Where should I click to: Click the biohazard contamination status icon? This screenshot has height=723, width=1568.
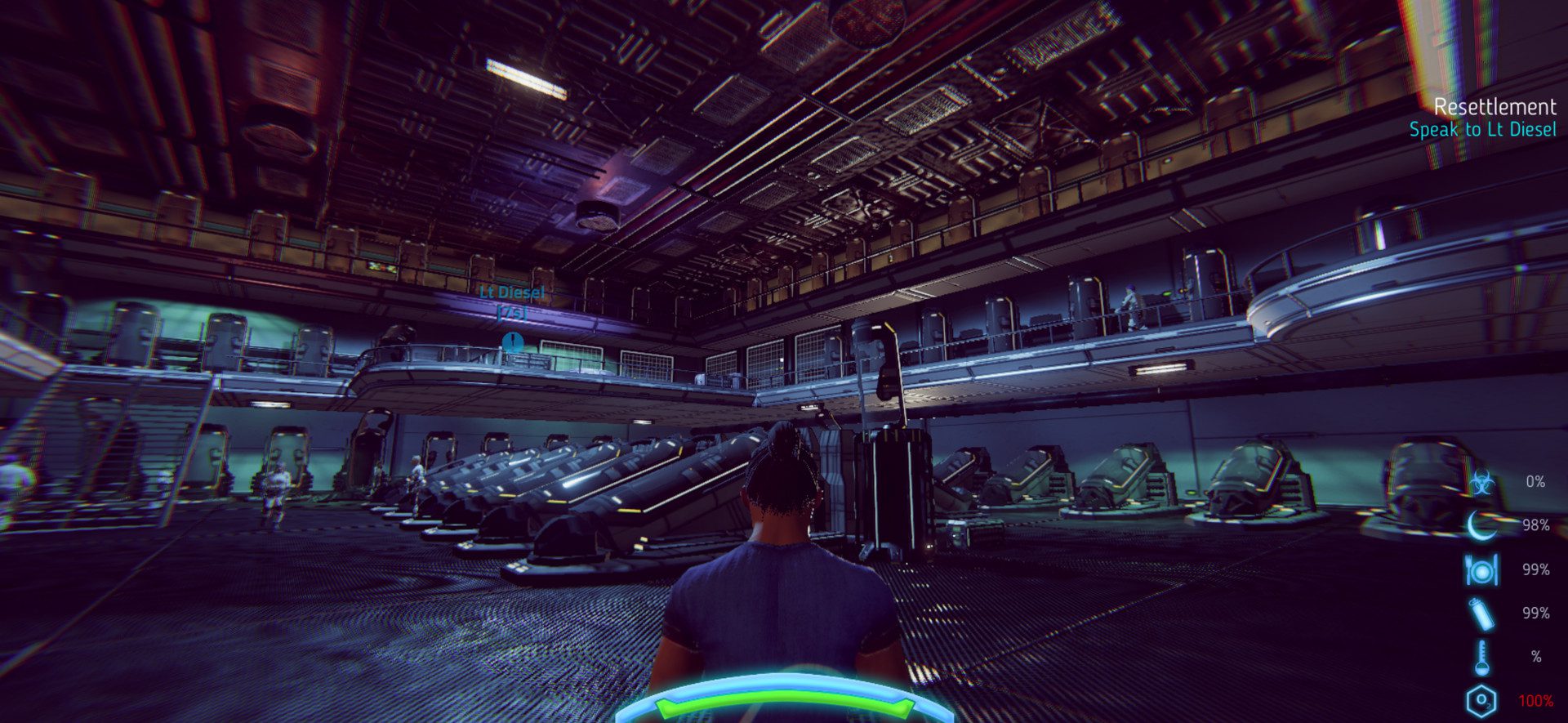click(x=1481, y=482)
